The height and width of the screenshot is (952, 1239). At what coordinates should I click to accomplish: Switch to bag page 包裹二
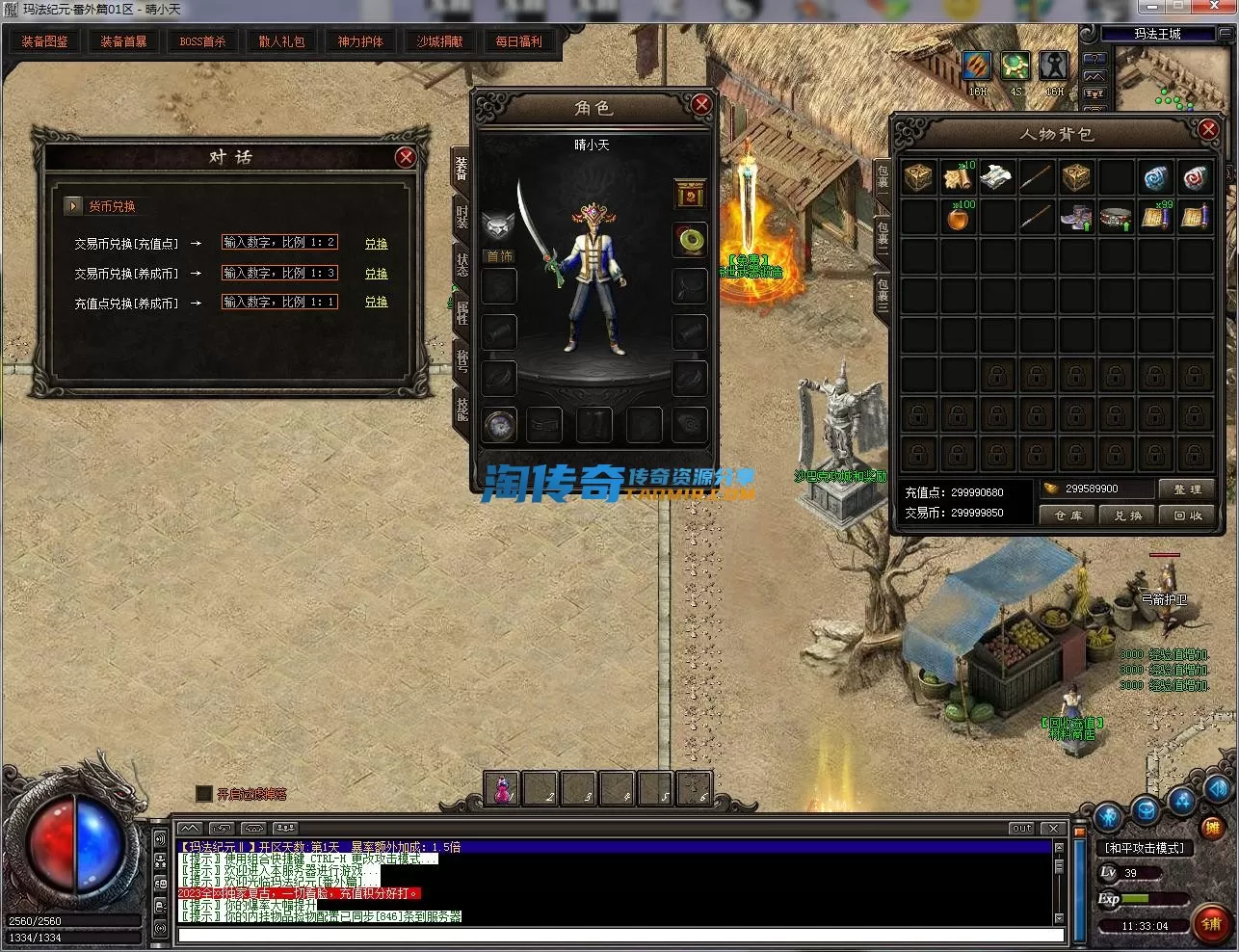(x=882, y=234)
